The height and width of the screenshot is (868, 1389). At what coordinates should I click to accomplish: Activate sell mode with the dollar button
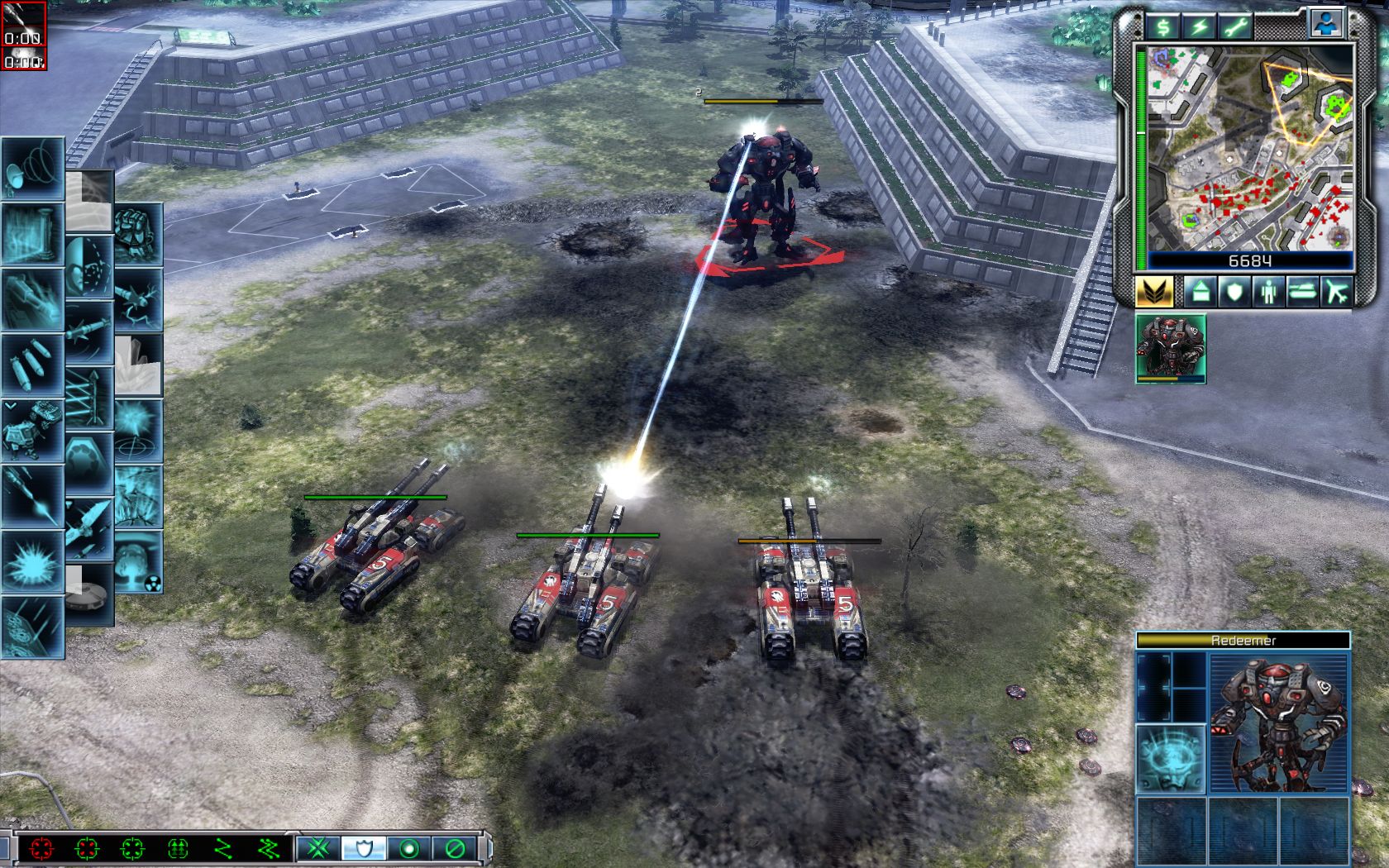tap(1164, 27)
